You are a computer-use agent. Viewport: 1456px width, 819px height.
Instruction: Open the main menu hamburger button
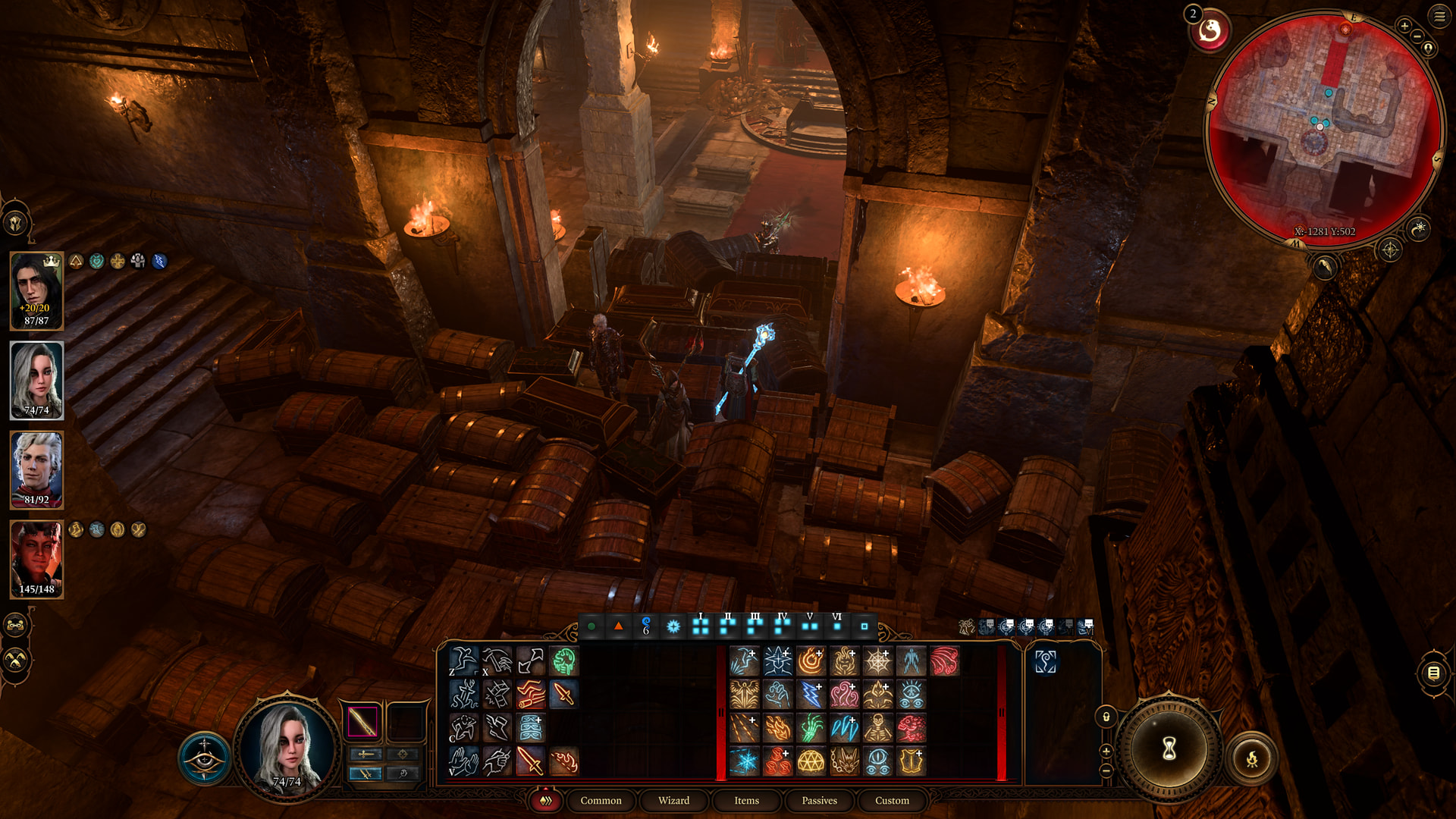click(1439, 16)
